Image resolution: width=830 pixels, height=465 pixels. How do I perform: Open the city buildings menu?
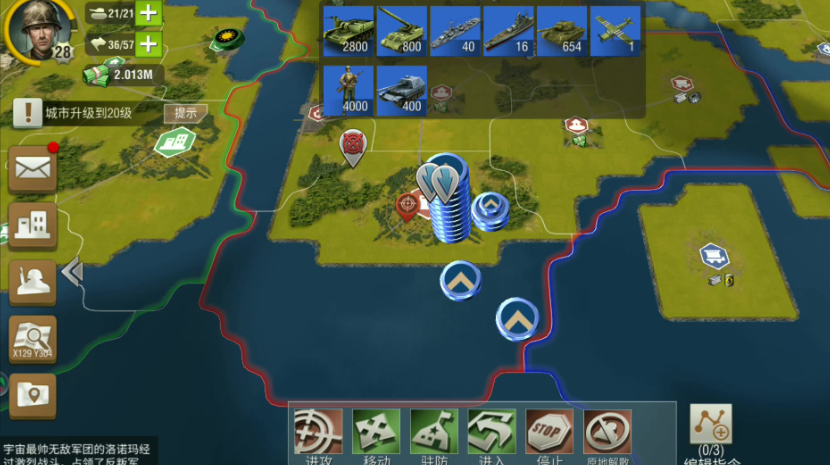click(x=32, y=226)
